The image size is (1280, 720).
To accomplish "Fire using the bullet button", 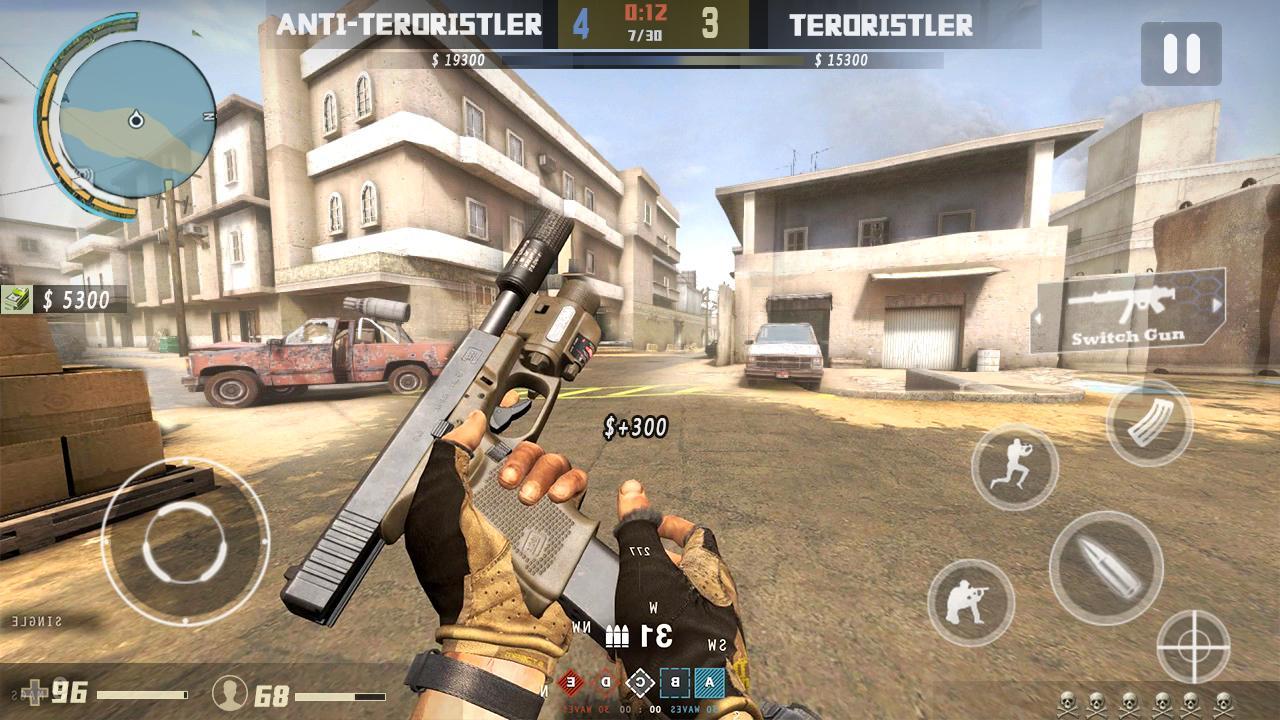I will point(1106,568).
